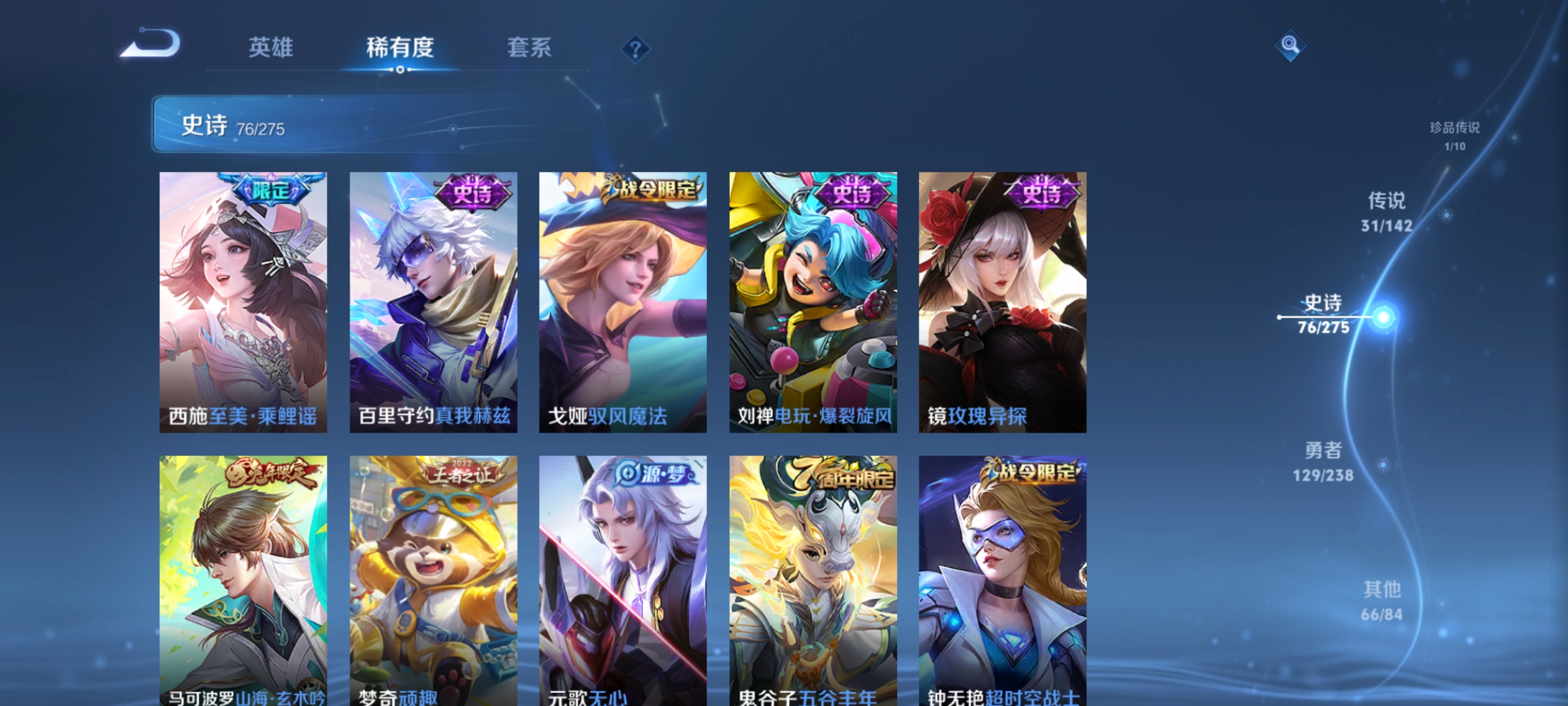Image resolution: width=1568 pixels, height=706 pixels.
Task: Switch to the 套系 tab
Action: tap(529, 47)
